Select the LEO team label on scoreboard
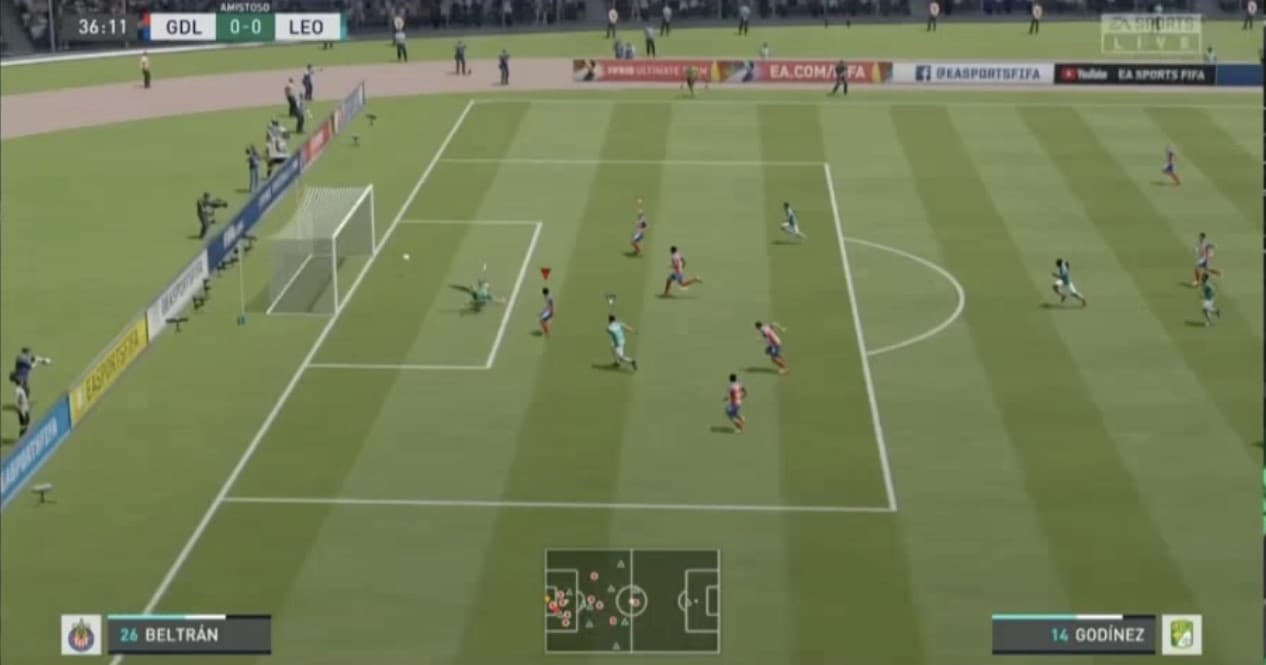Screen dimensions: 1266x665 click(x=306, y=27)
